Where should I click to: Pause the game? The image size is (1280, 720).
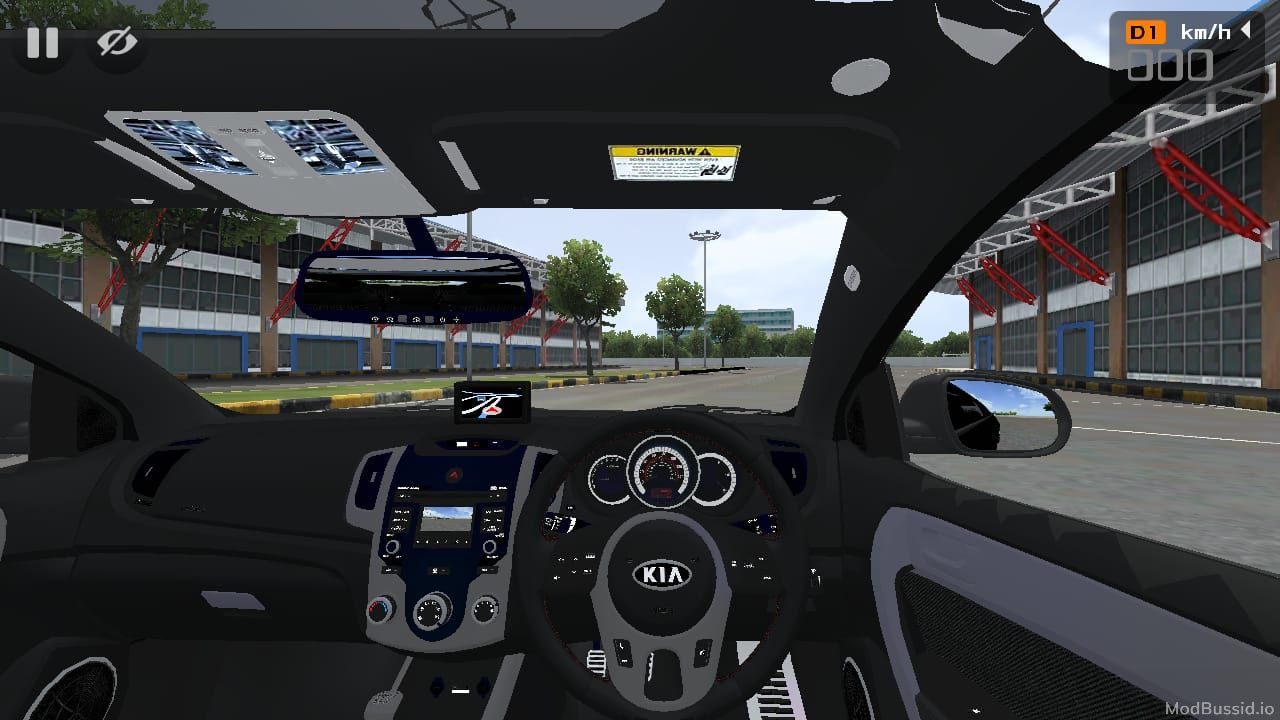pos(42,43)
